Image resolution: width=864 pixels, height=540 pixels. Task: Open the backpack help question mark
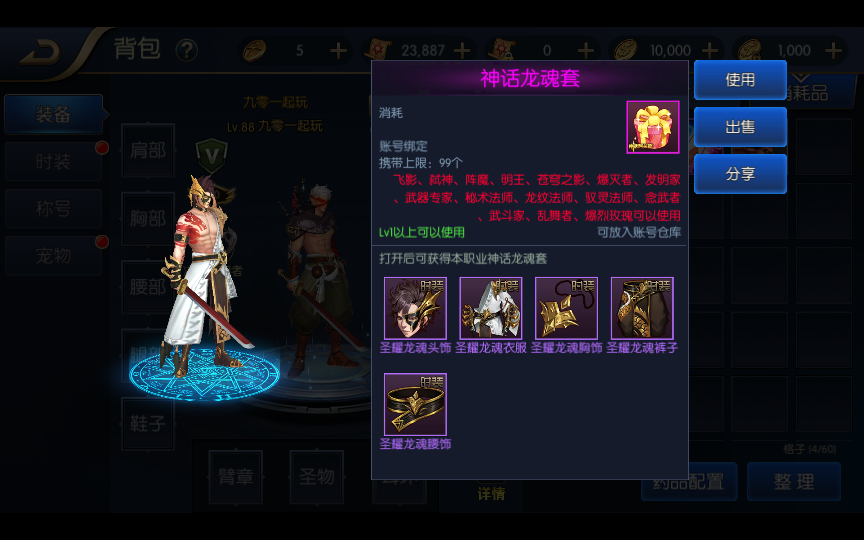tap(186, 50)
